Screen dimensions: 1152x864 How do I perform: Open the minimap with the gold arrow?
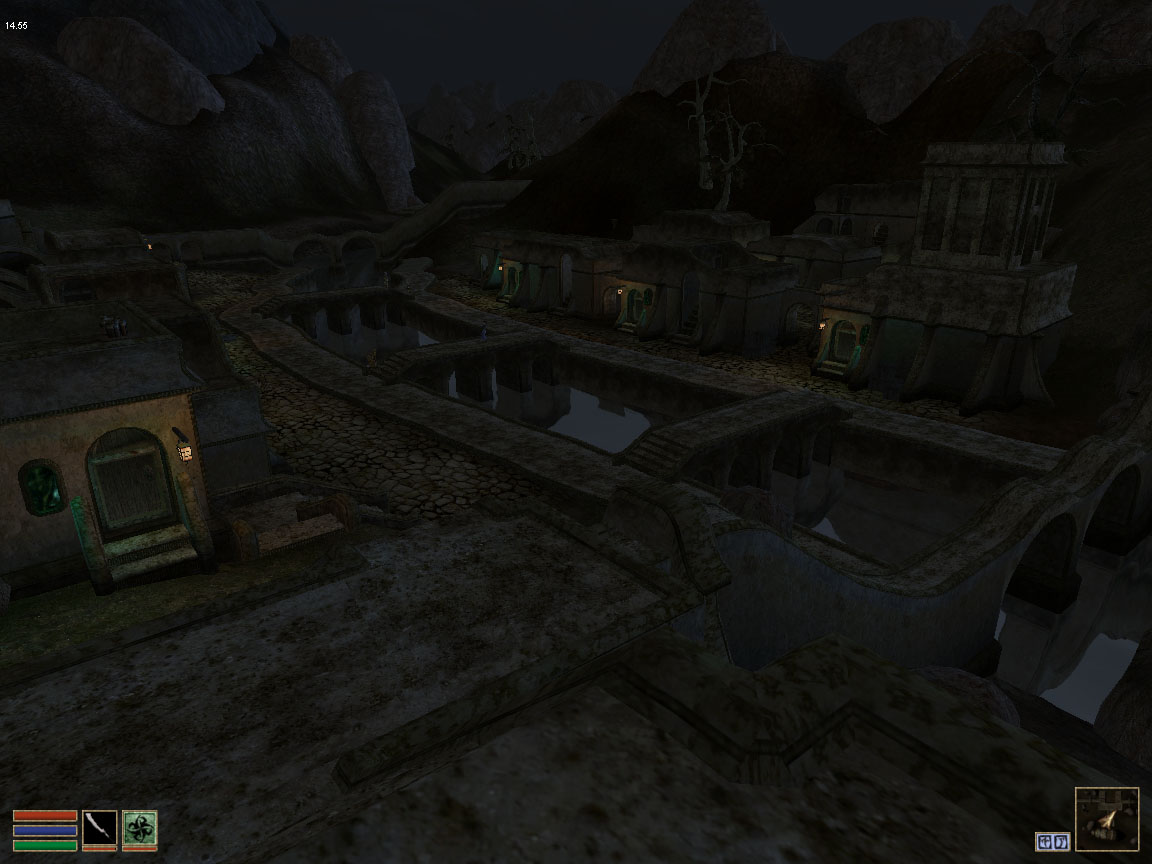pos(1107,819)
